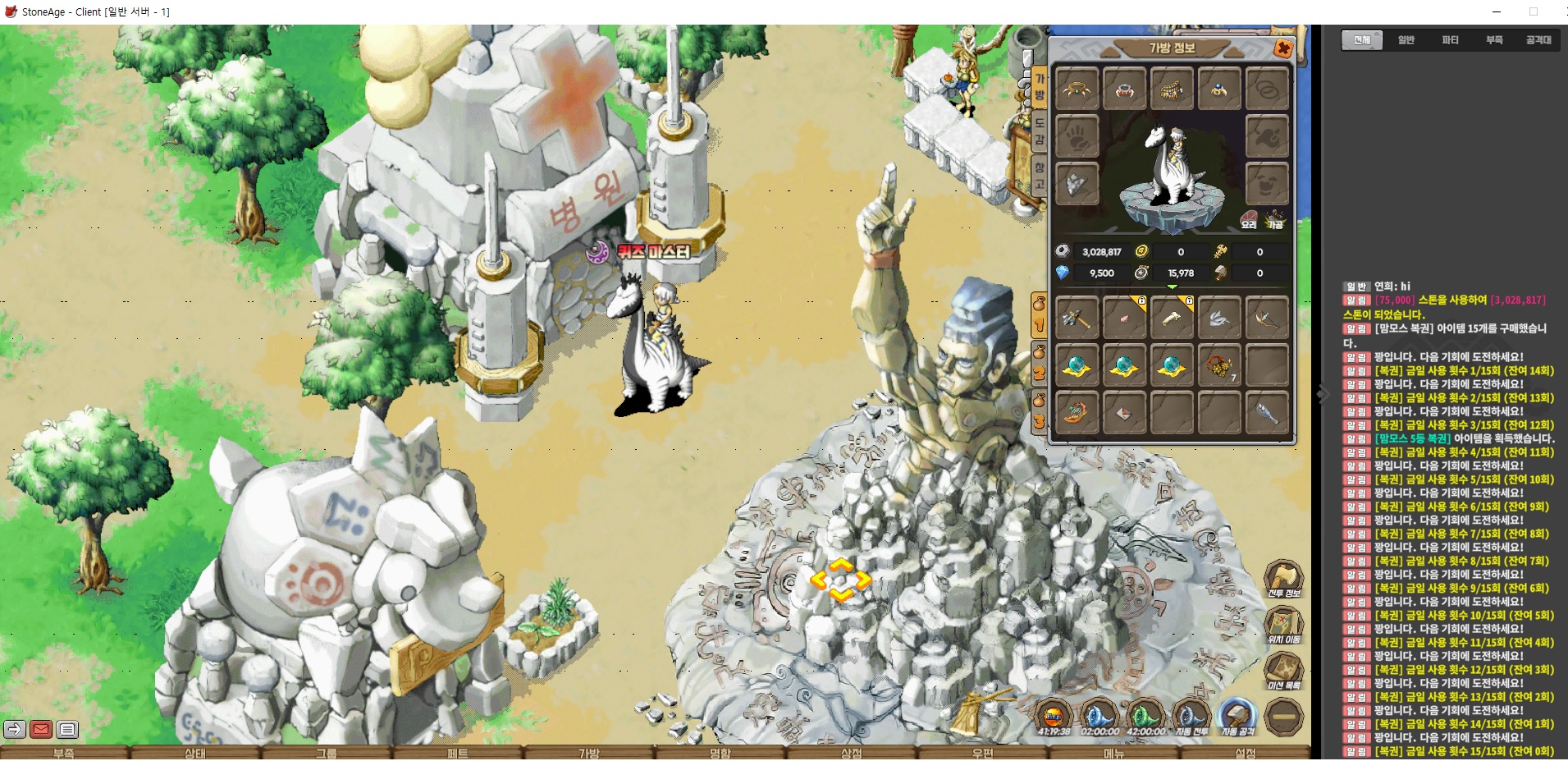Pick the bow item in the bag
The height and width of the screenshot is (761, 1568).
click(1266, 316)
